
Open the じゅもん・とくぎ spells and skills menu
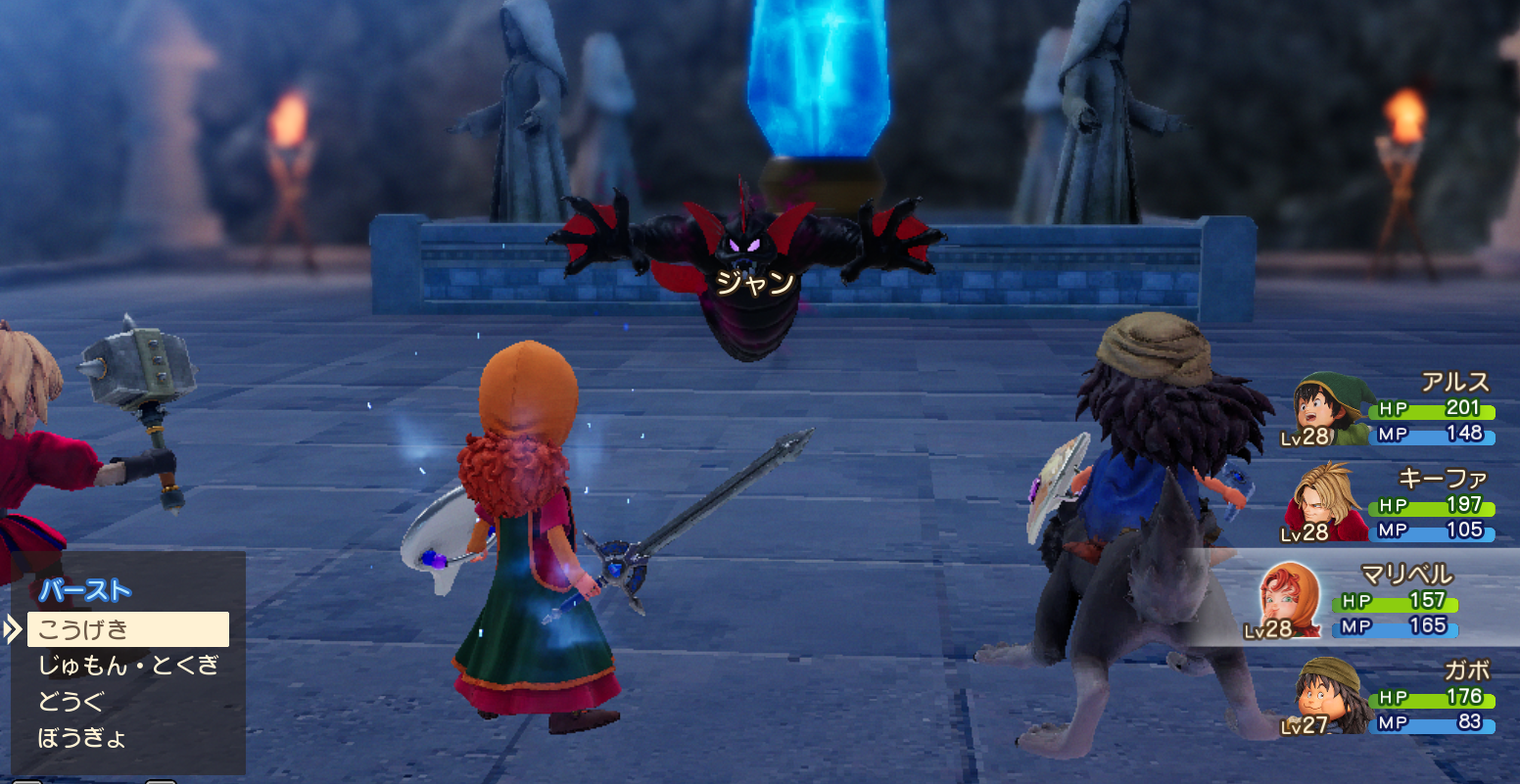[127, 666]
